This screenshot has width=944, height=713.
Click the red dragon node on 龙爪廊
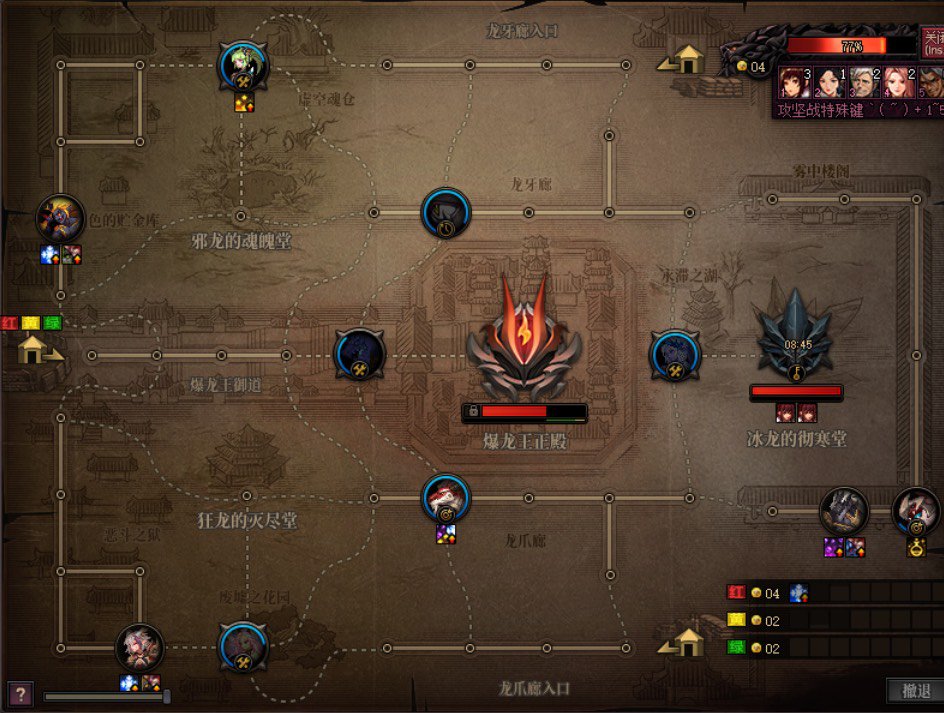pos(445,498)
